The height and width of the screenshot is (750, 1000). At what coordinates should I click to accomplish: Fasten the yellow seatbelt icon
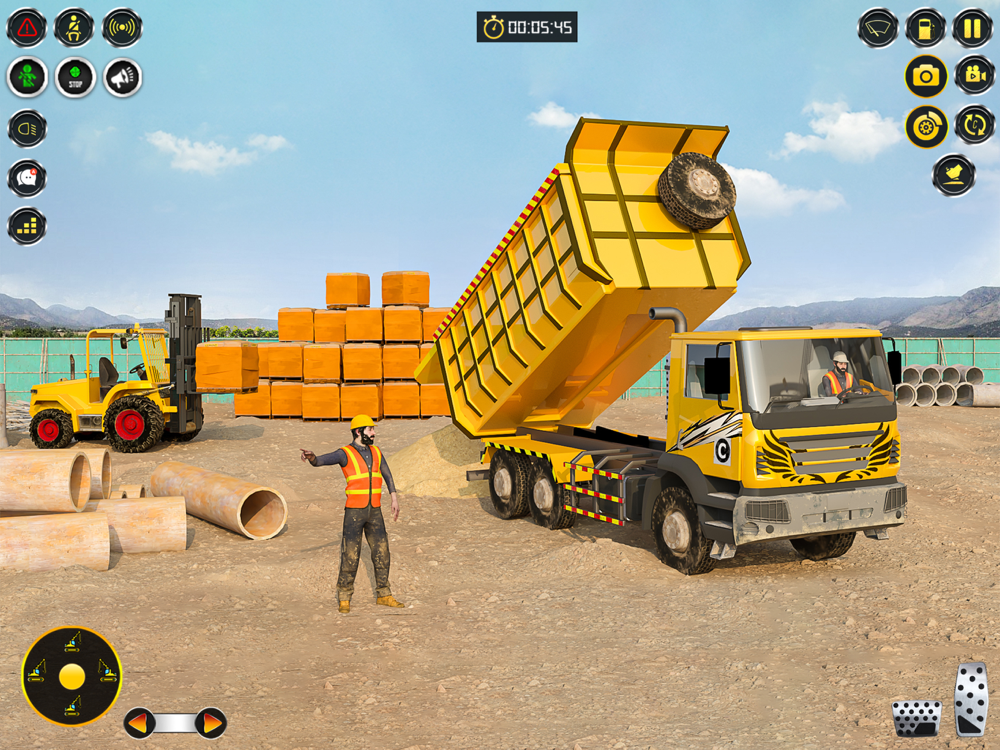pyautogui.click(x=74, y=28)
